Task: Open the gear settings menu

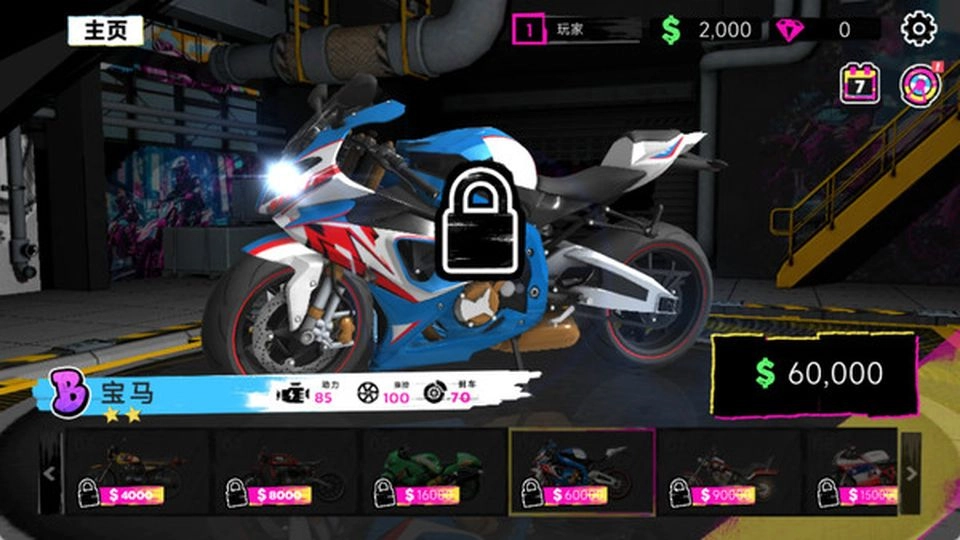Action: coord(918,29)
